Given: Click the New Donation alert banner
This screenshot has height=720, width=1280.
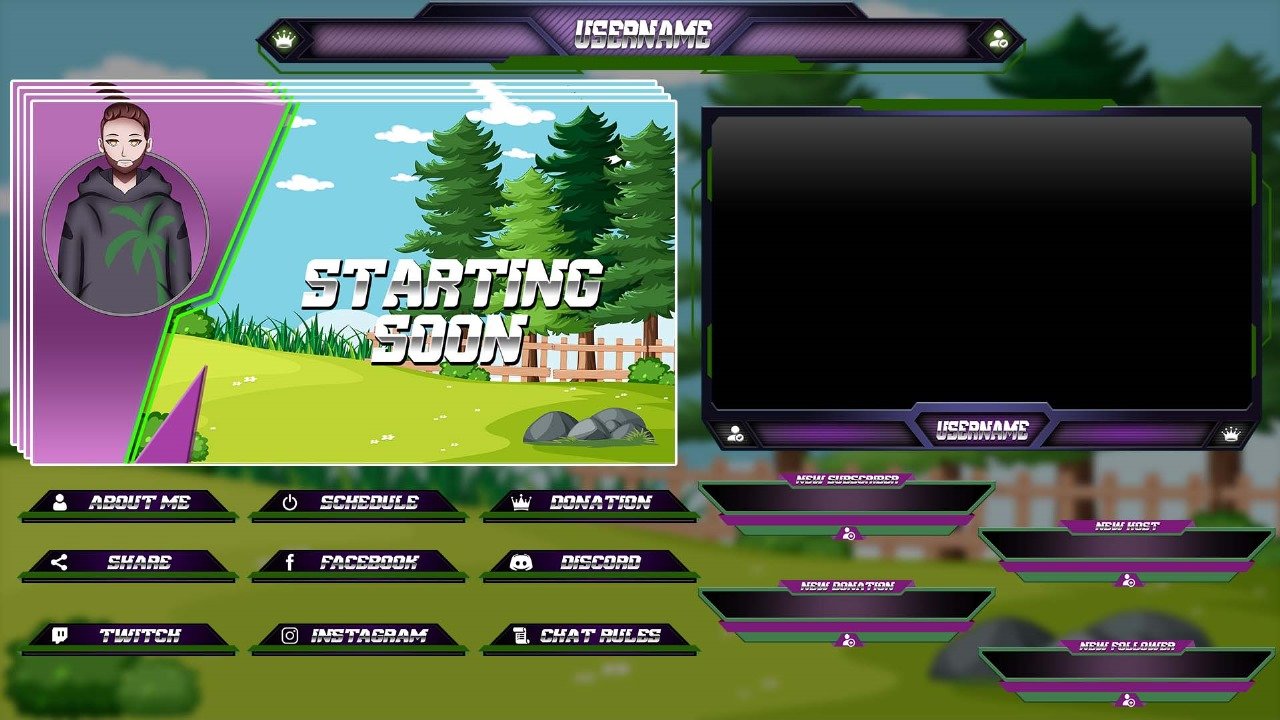Looking at the screenshot, I should click(x=846, y=604).
